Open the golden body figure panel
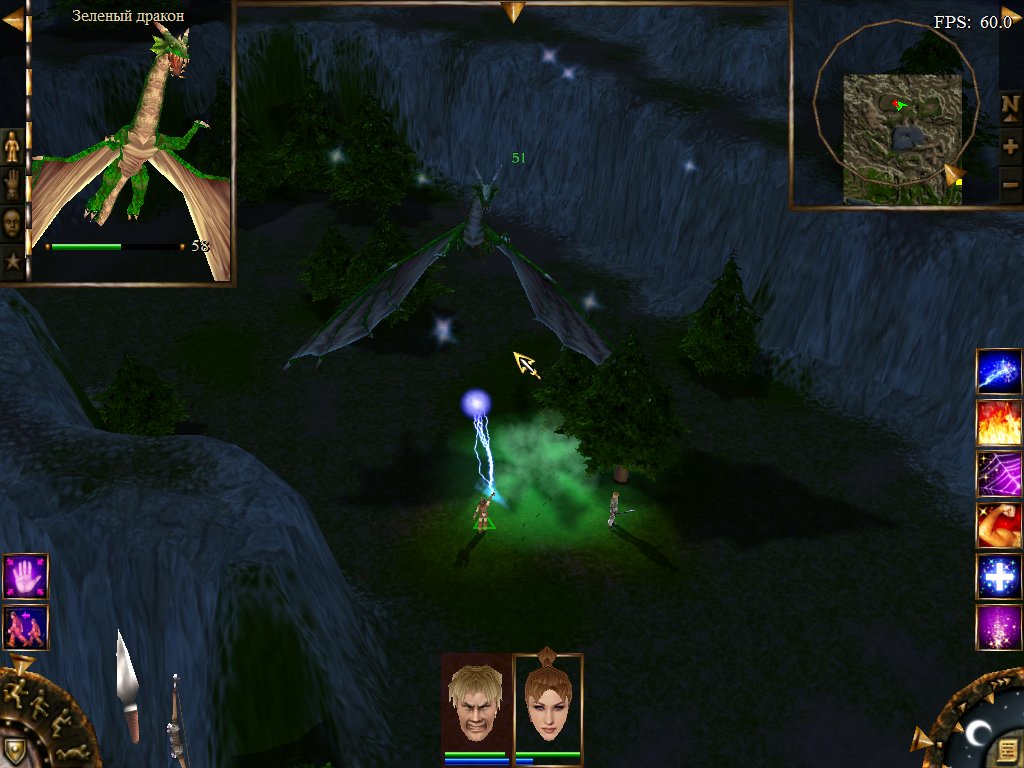 (12, 146)
